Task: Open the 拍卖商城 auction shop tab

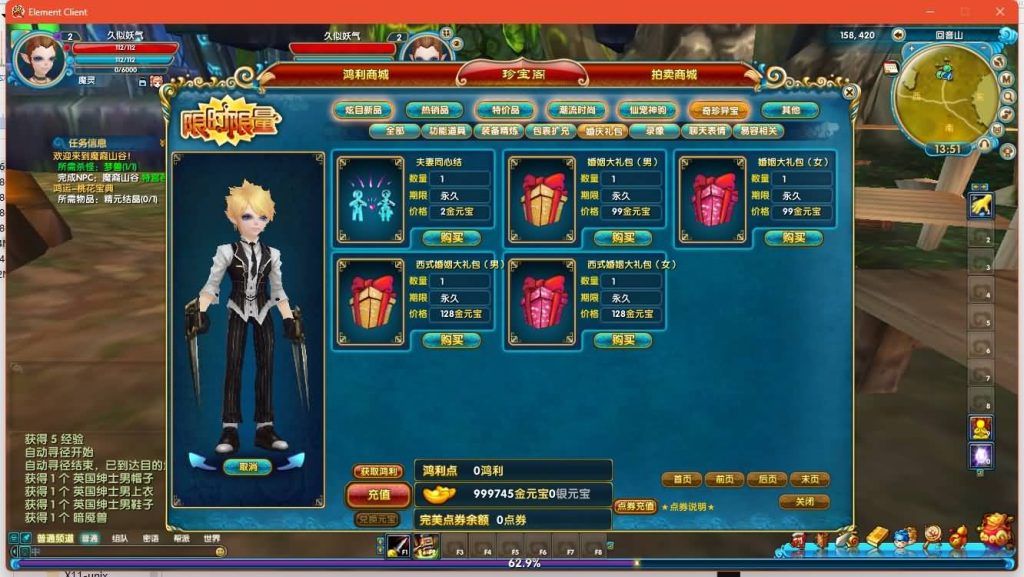Action: click(x=674, y=75)
